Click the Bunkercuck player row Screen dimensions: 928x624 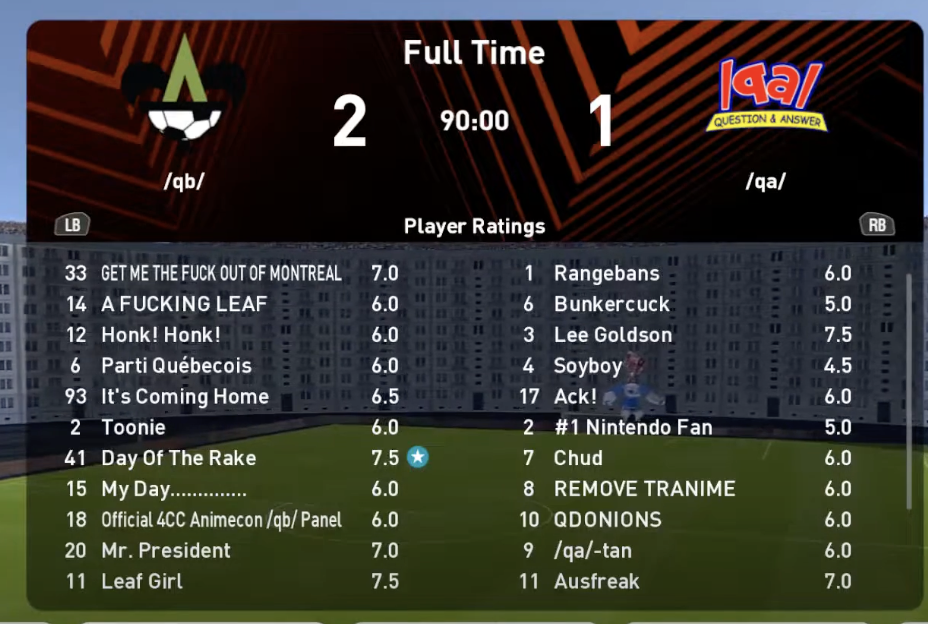611,304
